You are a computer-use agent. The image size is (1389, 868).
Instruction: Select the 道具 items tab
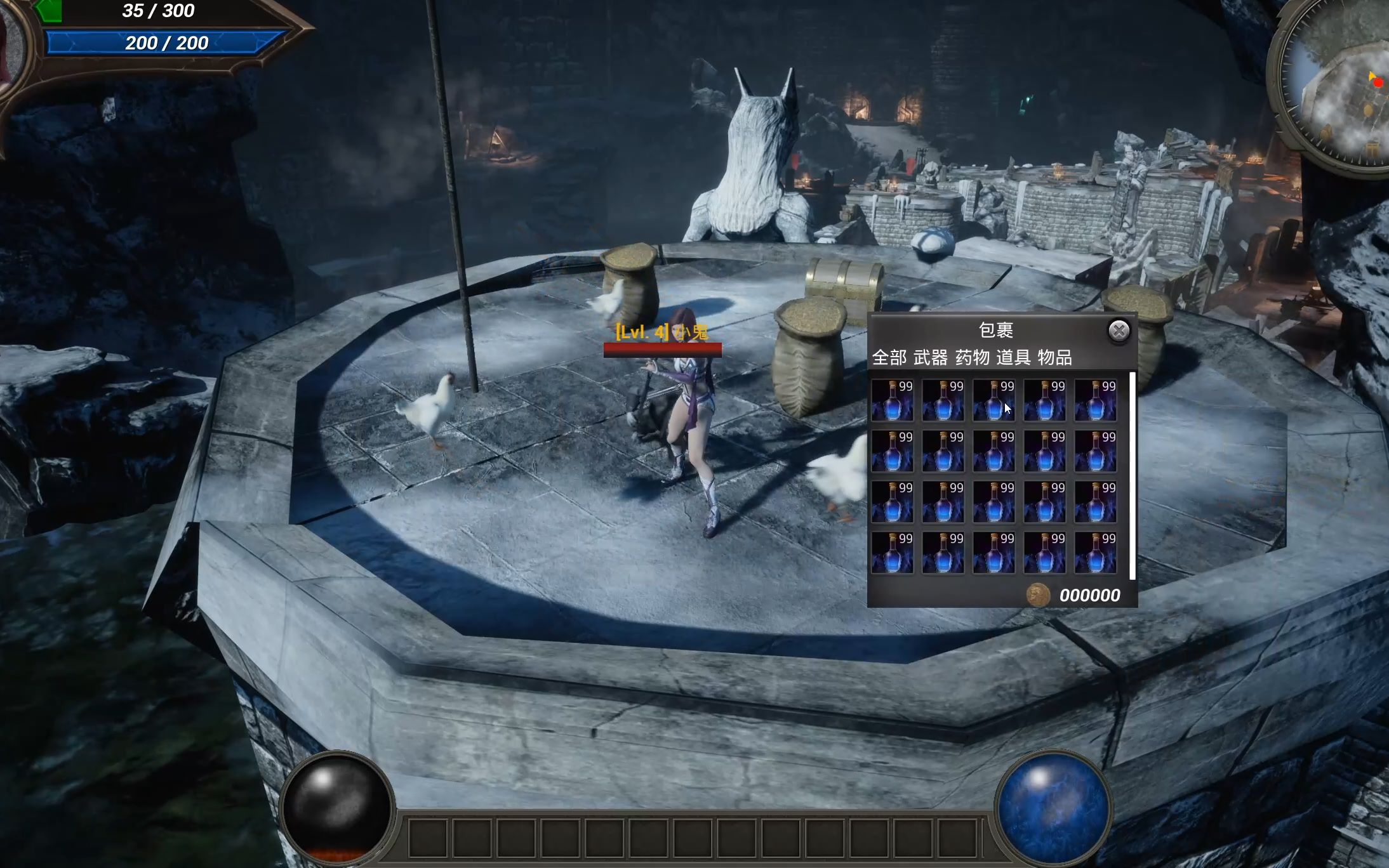[1013, 358]
